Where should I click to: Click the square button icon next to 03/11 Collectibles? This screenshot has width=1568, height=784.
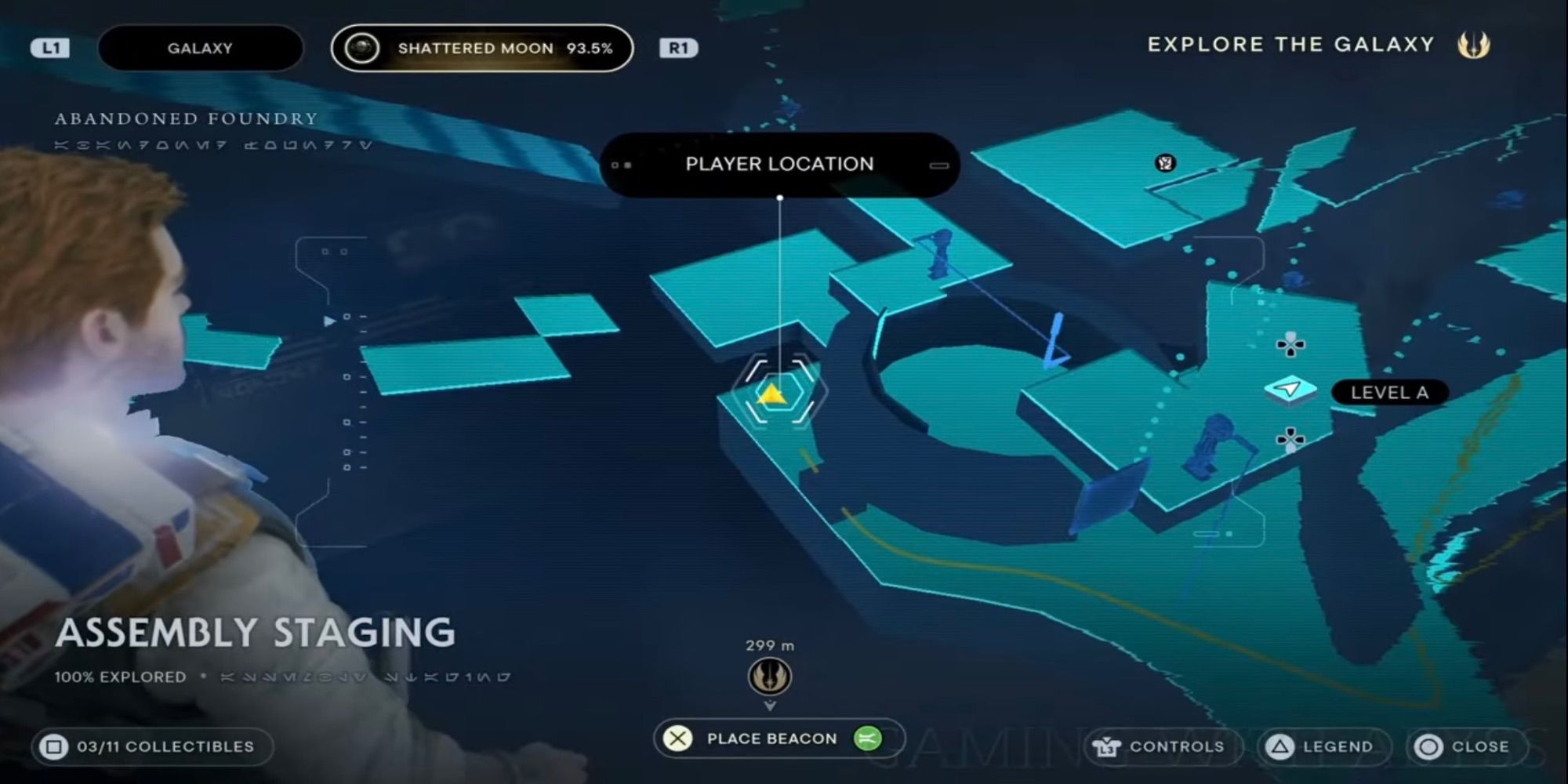[x=55, y=746]
